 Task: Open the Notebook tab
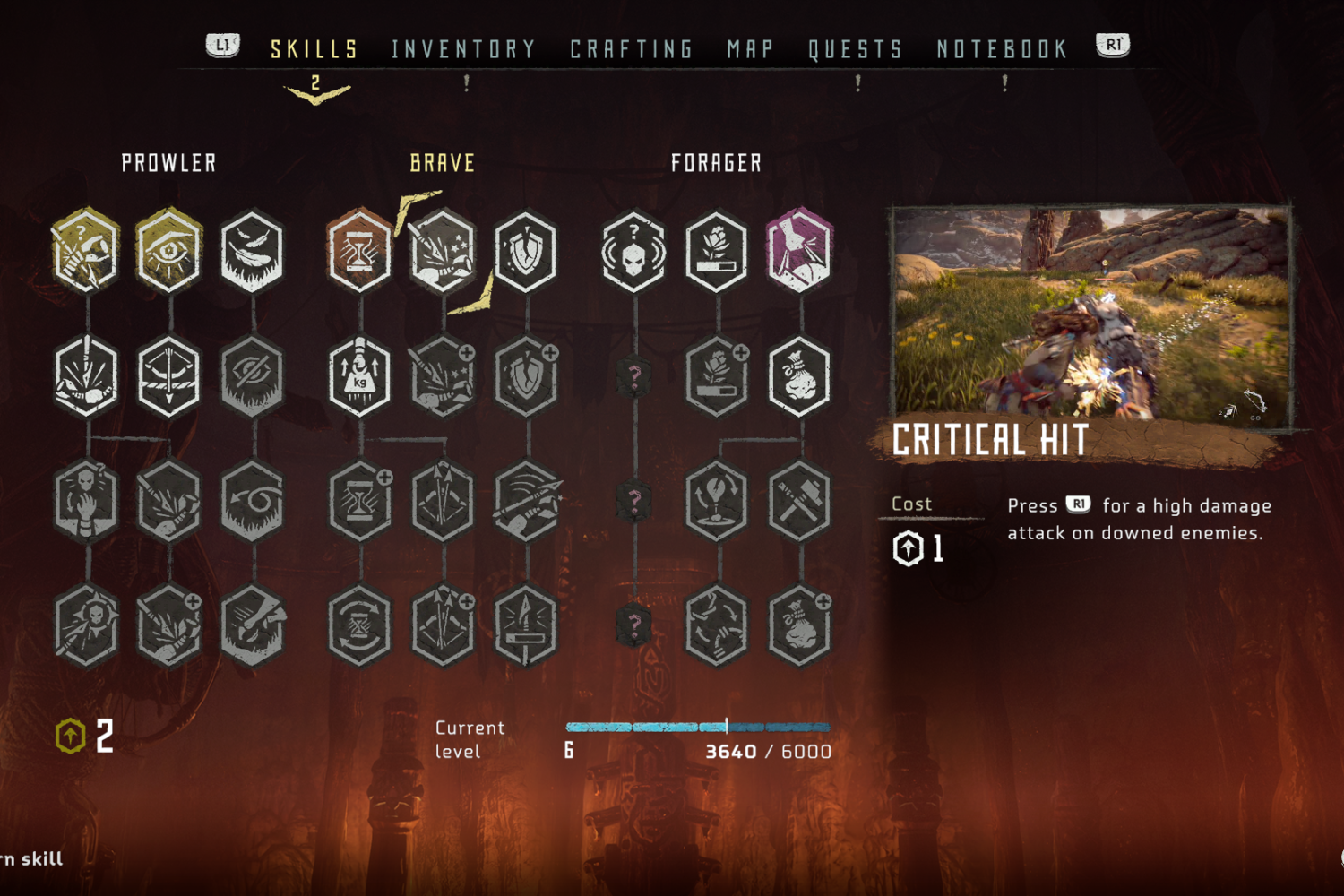(1002, 49)
